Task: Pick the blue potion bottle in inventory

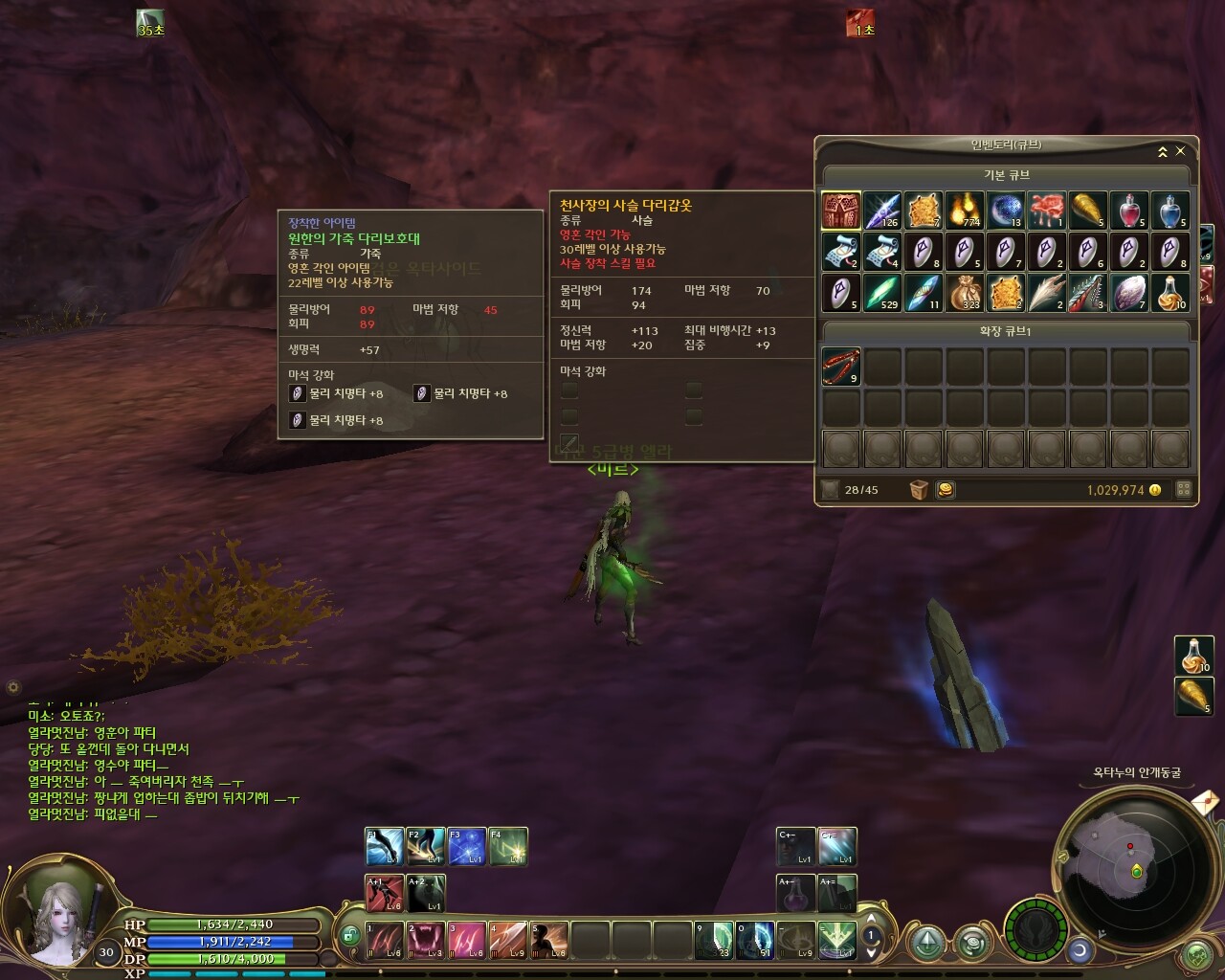Action: (x=1169, y=211)
